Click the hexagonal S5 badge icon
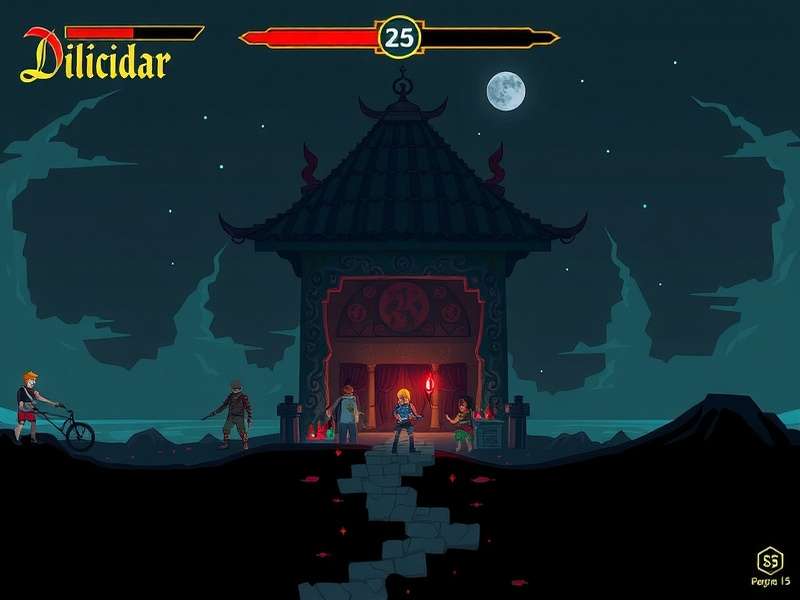The image size is (800, 600). coord(770,559)
